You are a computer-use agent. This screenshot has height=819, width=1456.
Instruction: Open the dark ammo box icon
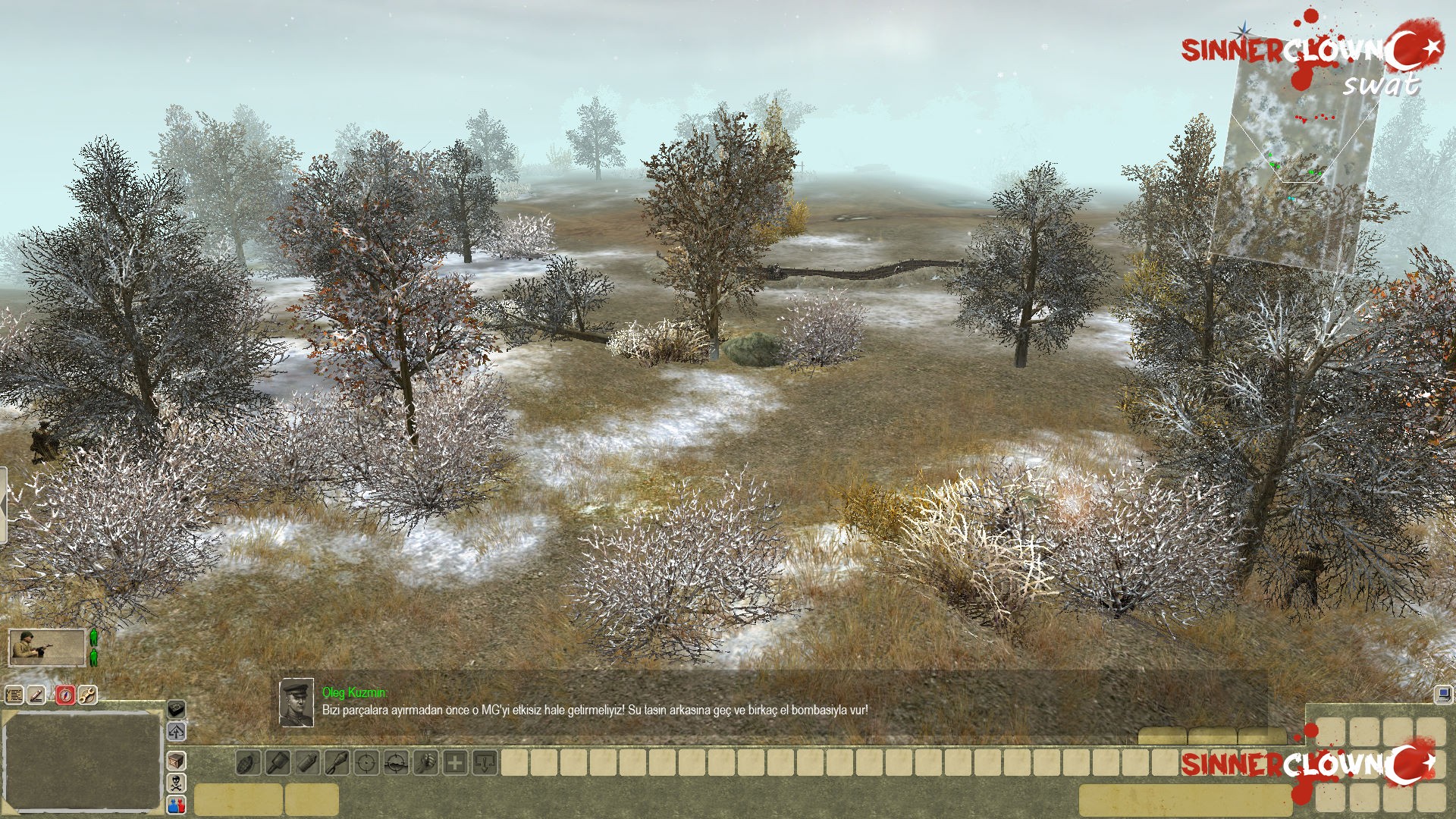[x=176, y=709]
